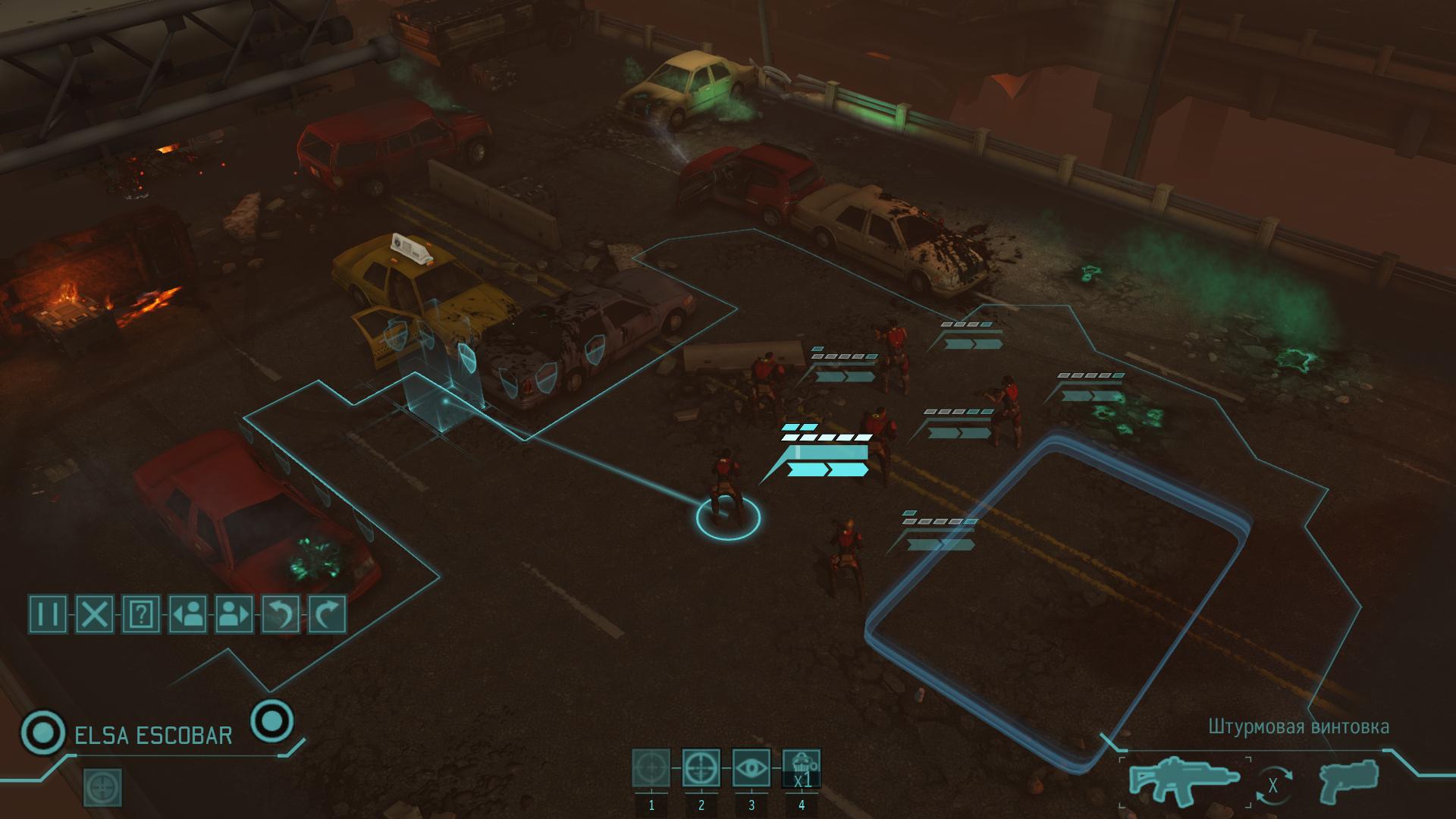Activate the Overwatch eye ability
1456x819 pixels.
752,768
